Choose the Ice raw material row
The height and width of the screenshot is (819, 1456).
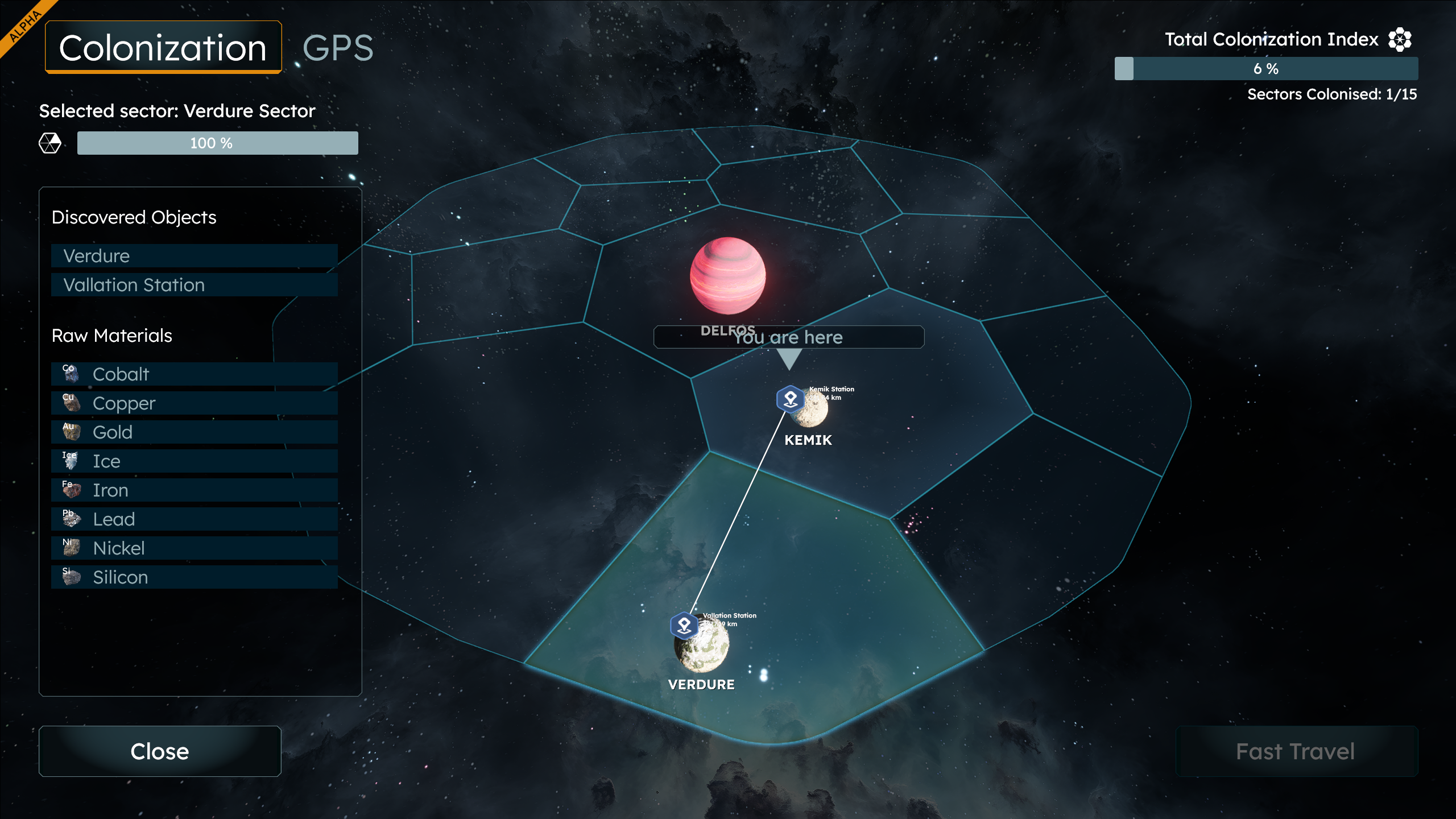pyautogui.click(x=194, y=461)
